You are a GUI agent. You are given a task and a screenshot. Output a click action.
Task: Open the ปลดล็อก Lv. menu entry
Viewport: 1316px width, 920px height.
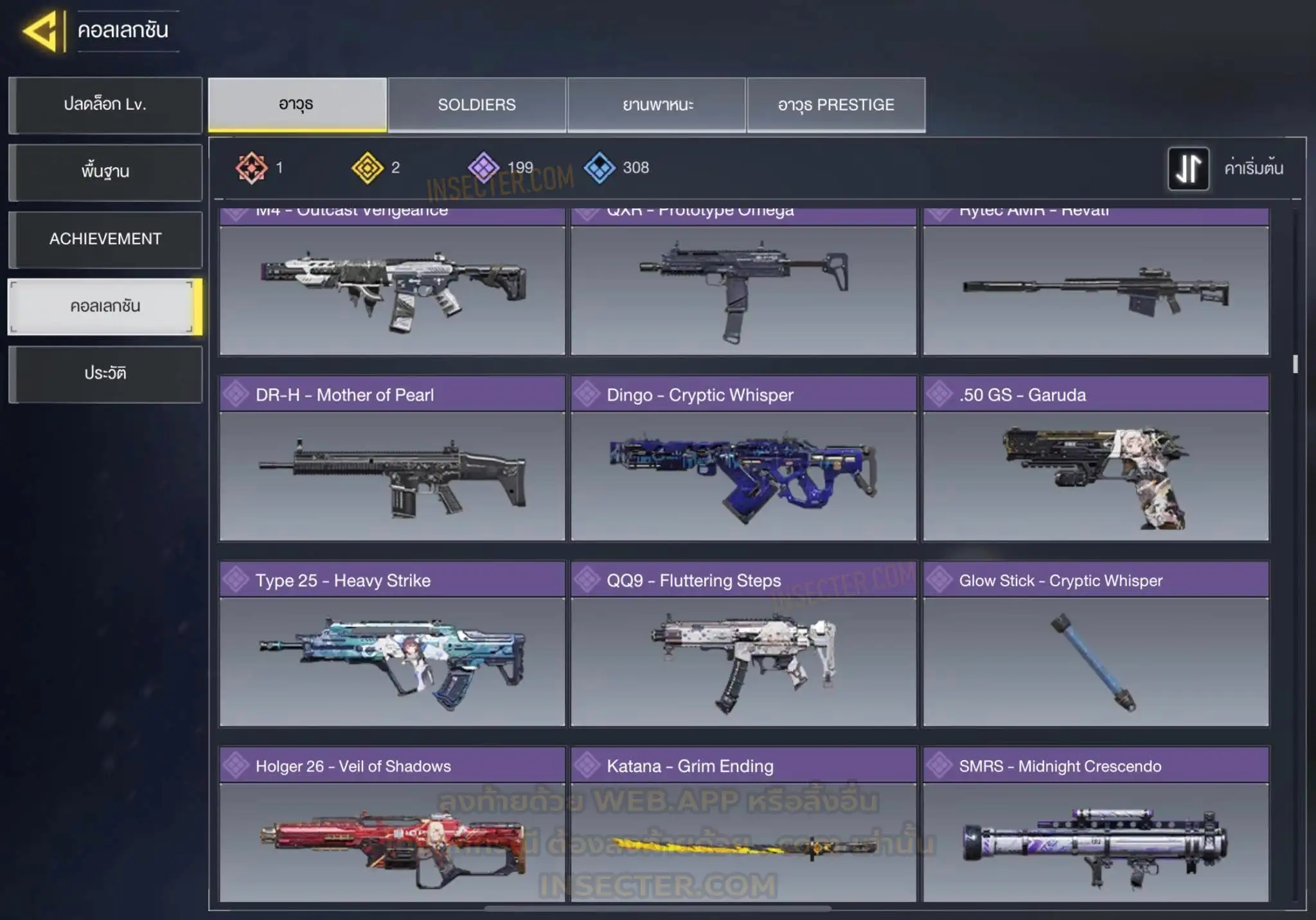[105, 105]
